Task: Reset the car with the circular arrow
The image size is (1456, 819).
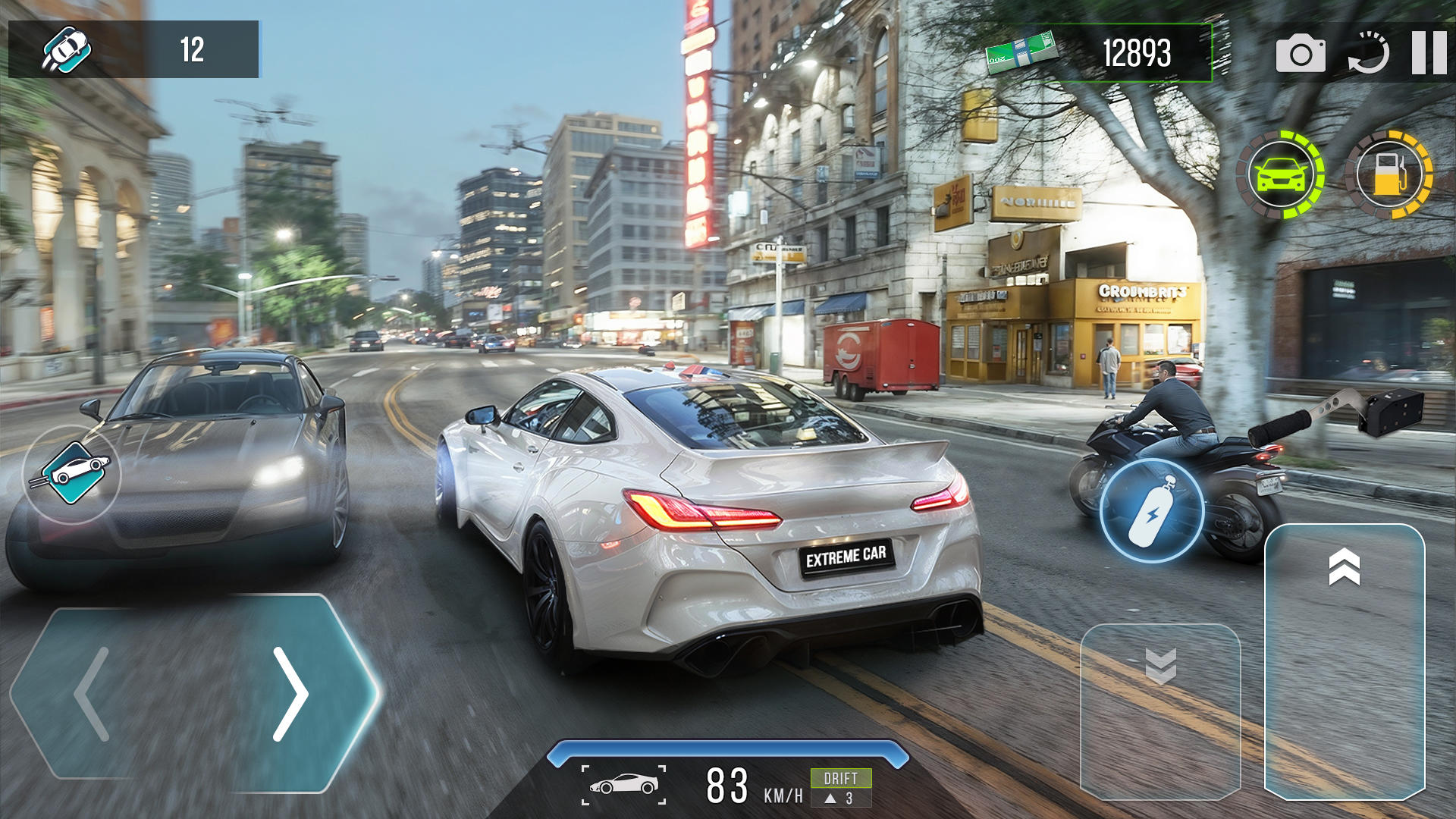Action: [1369, 53]
